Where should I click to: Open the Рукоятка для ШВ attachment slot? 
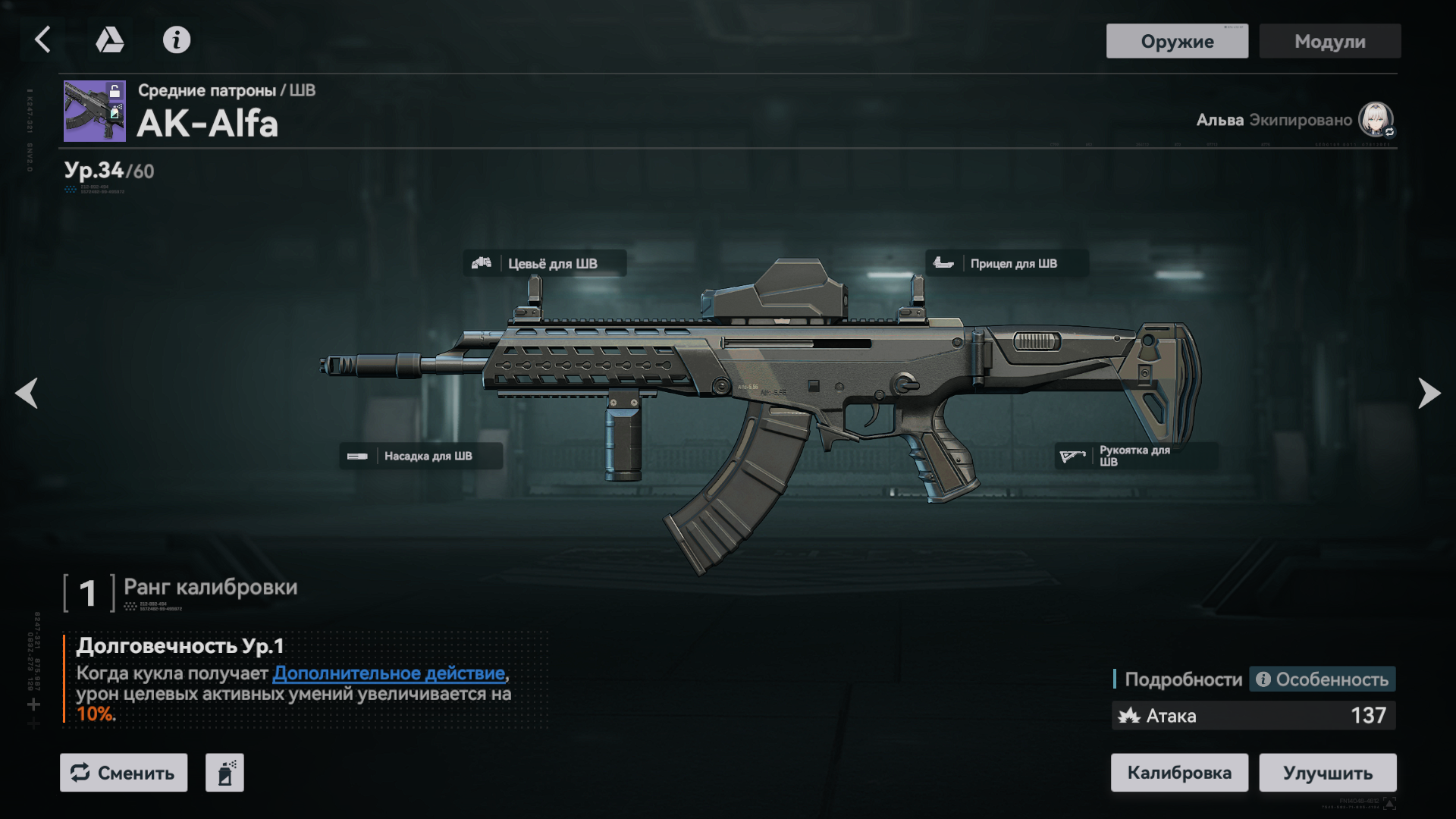[1135, 456]
